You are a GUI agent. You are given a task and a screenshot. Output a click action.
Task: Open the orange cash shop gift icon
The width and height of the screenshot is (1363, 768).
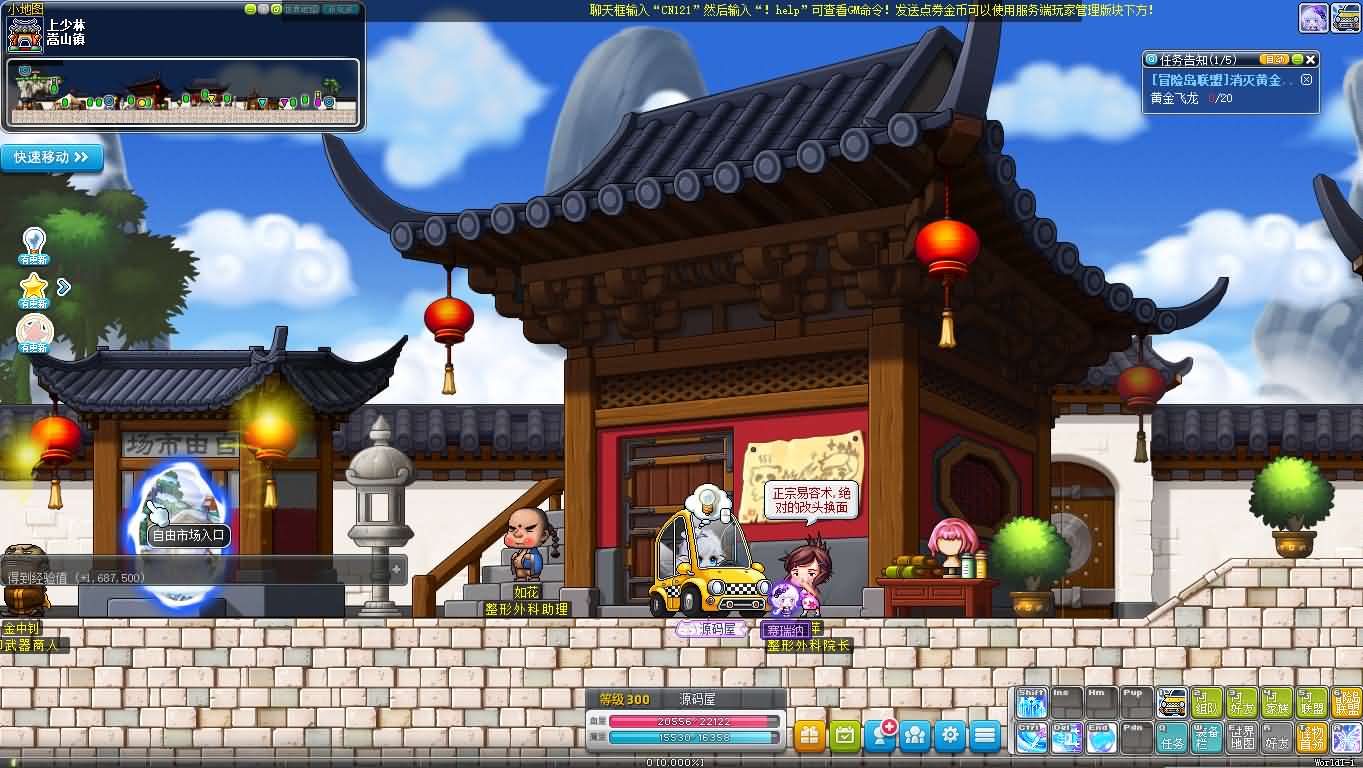point(809,734)
